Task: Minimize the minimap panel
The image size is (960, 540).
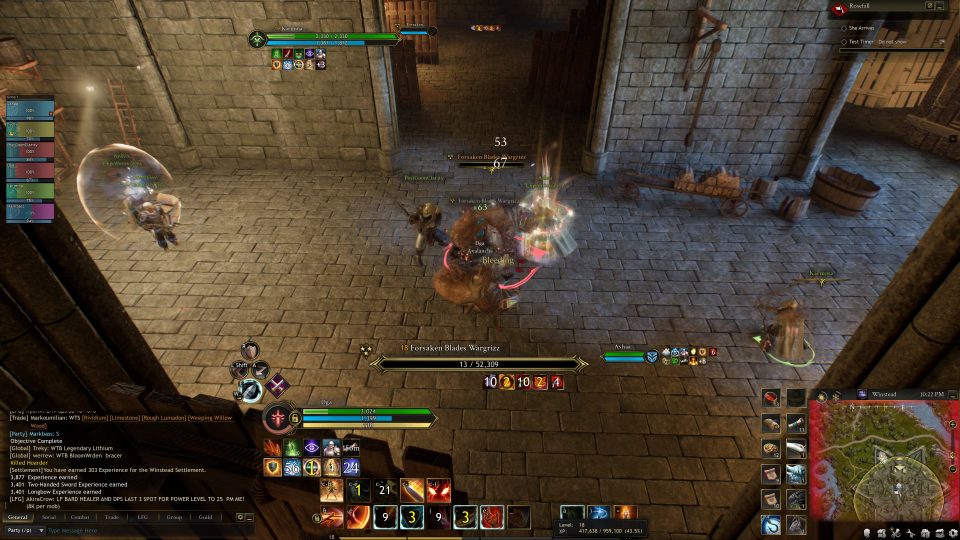Action: 951,395
